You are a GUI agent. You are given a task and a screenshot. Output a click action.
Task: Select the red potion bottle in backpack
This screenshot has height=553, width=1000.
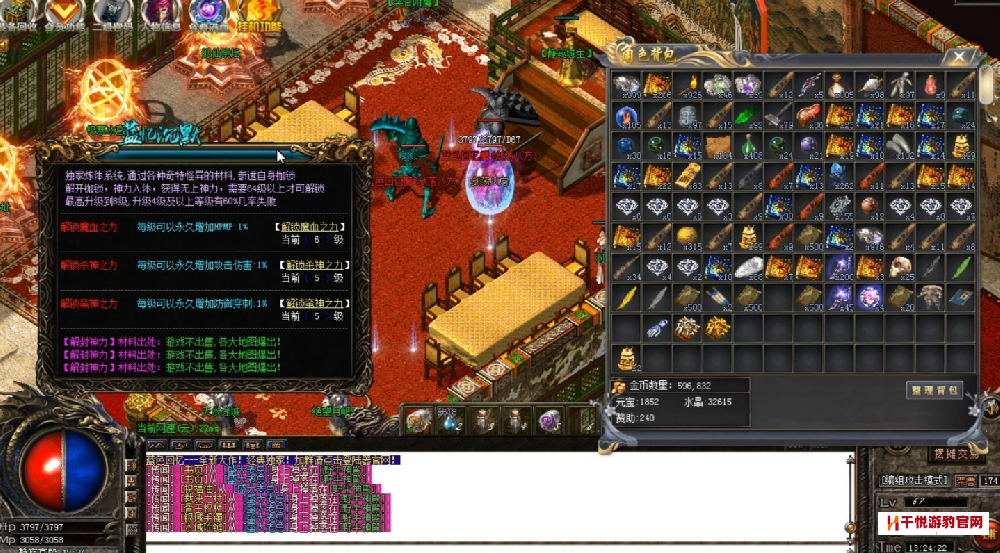click(931, 85)
